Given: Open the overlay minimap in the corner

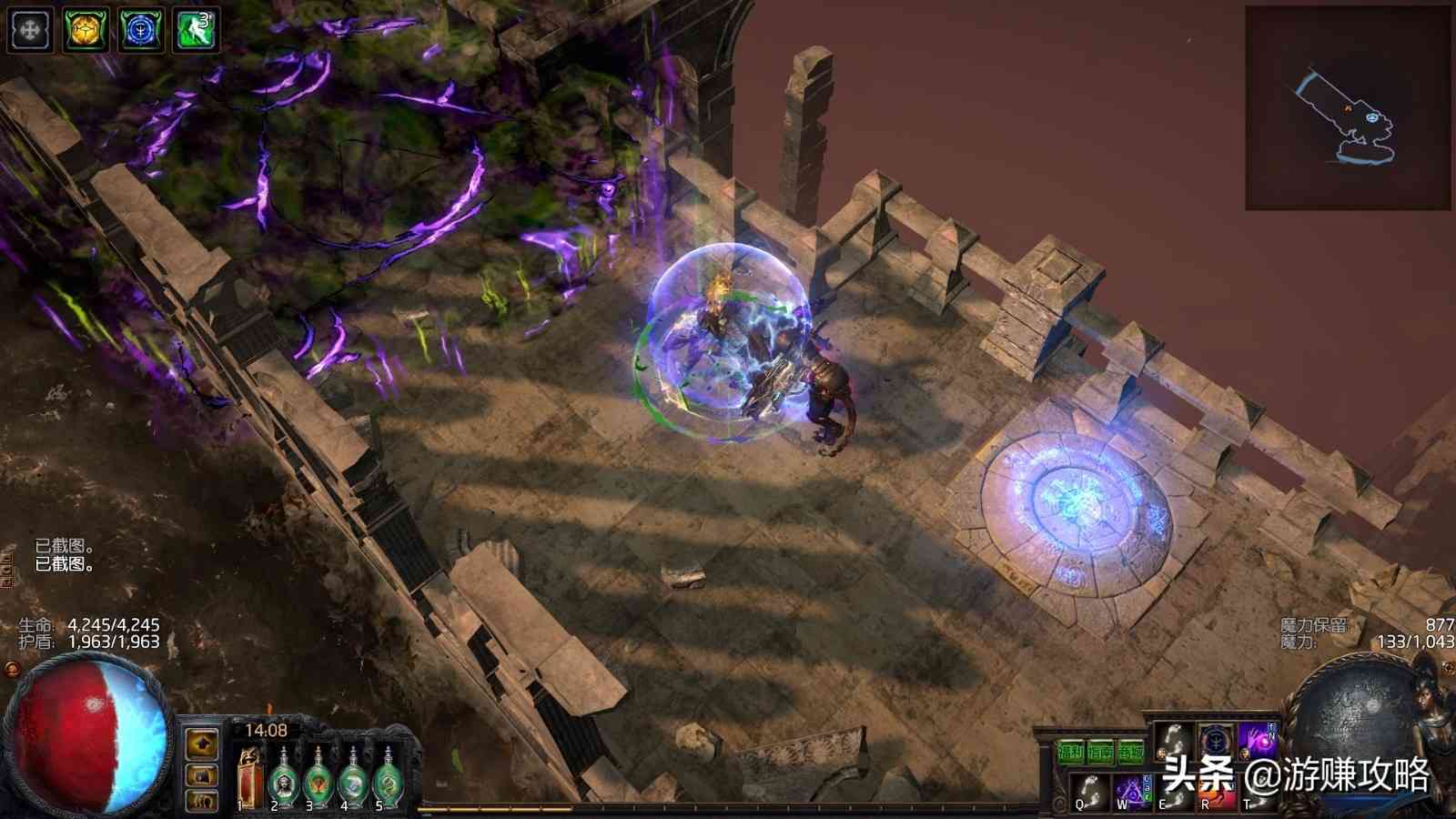Looking at the screenshot, I should tap(1348, 108).
